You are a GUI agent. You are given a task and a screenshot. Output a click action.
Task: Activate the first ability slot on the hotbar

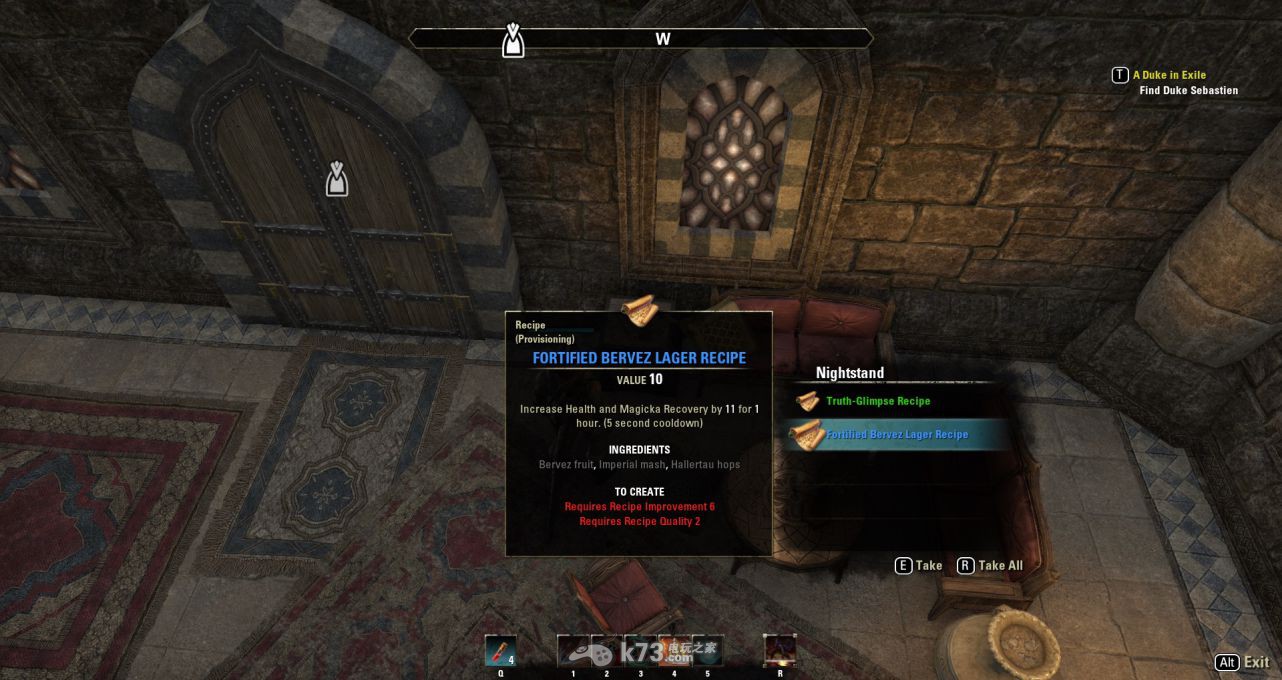573,650
